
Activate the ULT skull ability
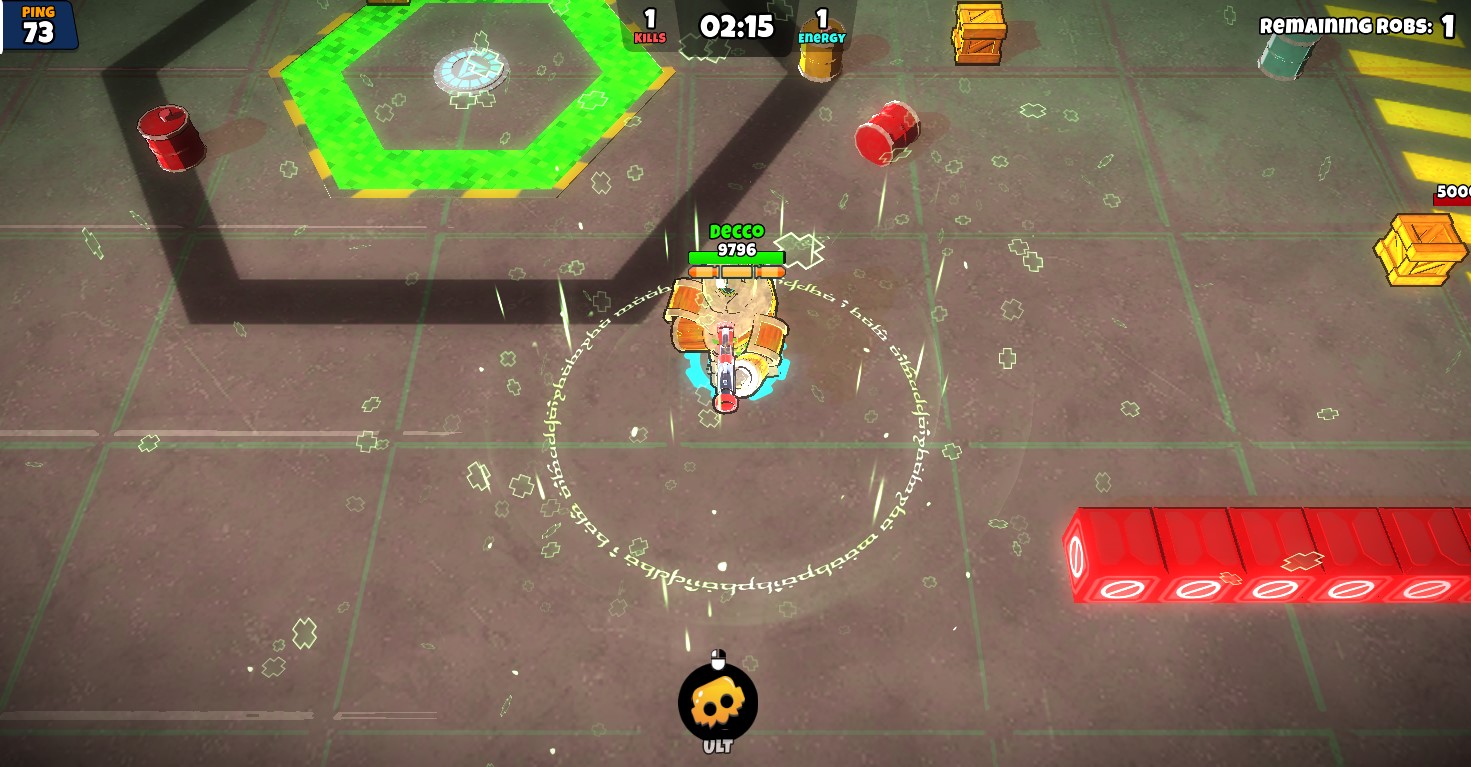[717, 703]
